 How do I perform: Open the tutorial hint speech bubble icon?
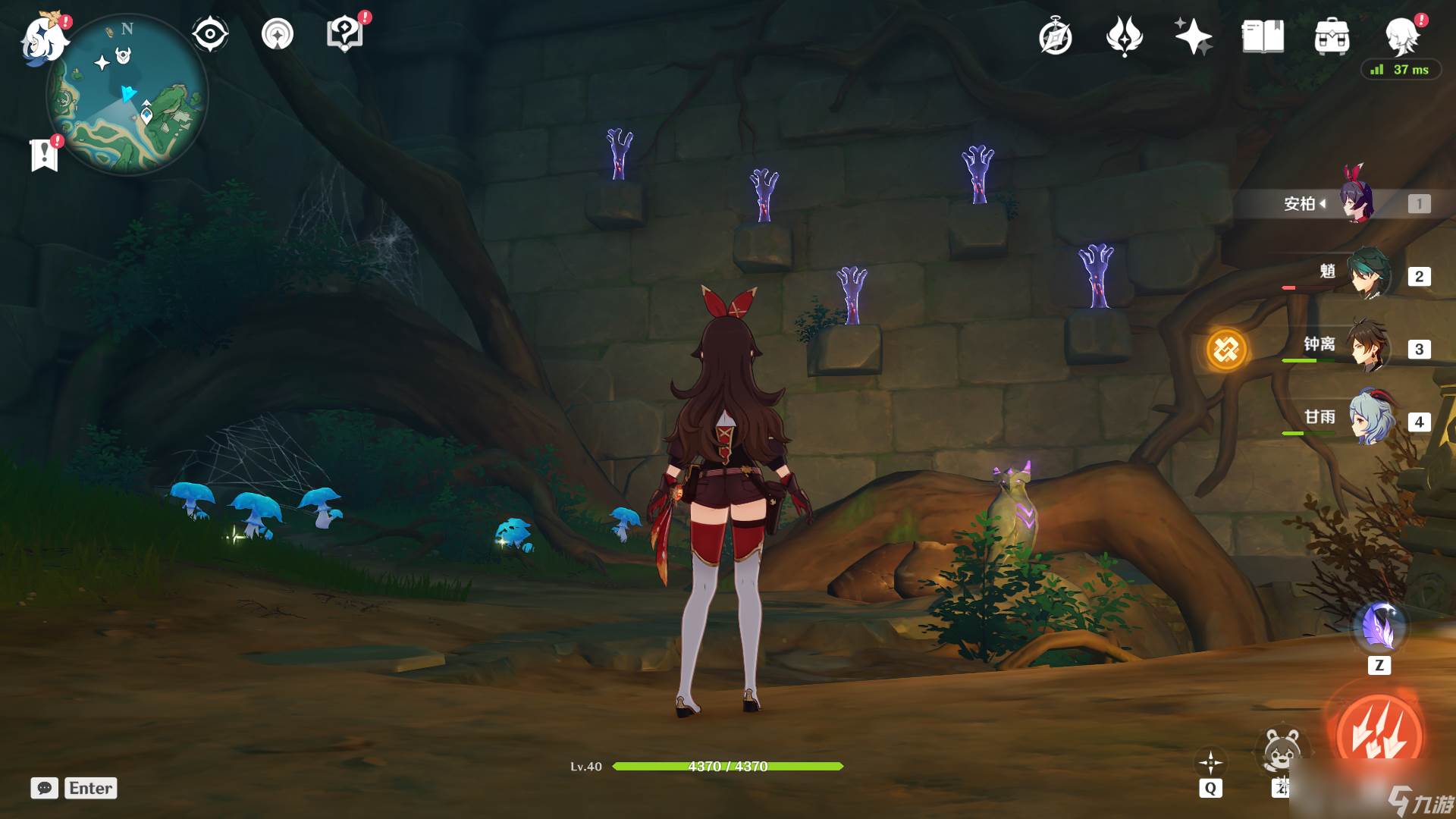344,34
